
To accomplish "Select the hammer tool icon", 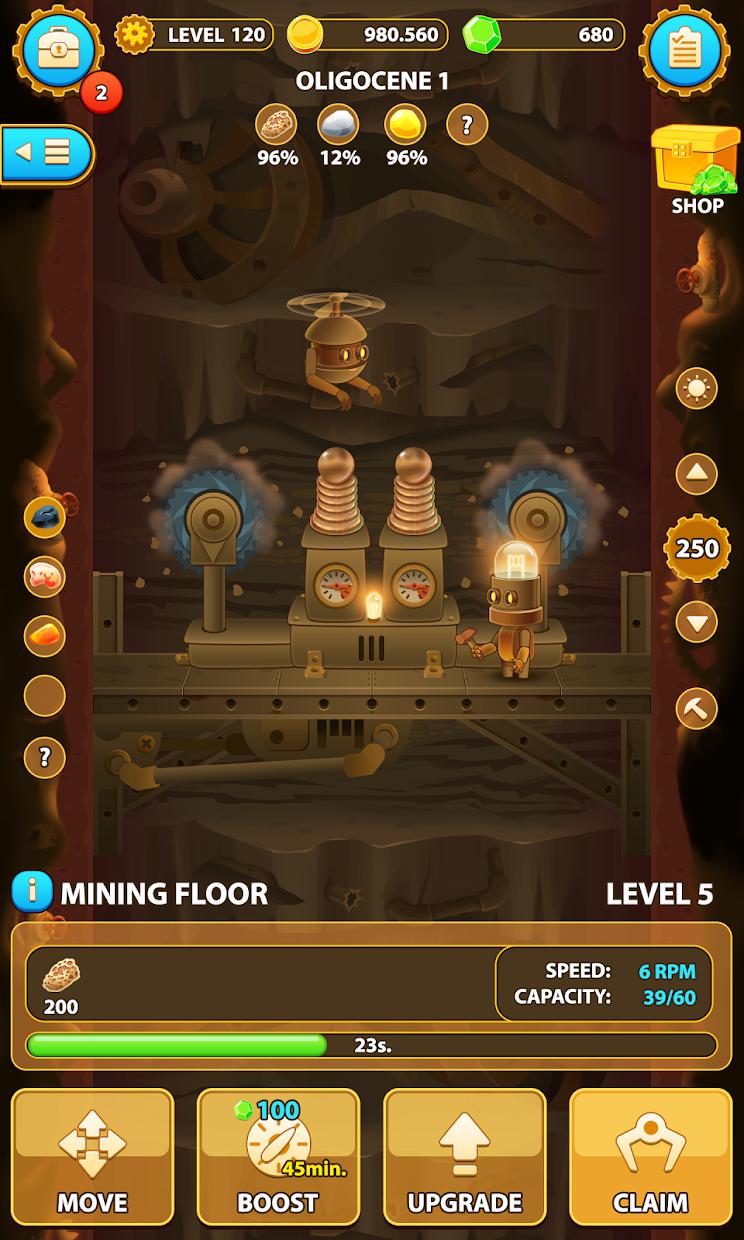I will tap(696, 708).
